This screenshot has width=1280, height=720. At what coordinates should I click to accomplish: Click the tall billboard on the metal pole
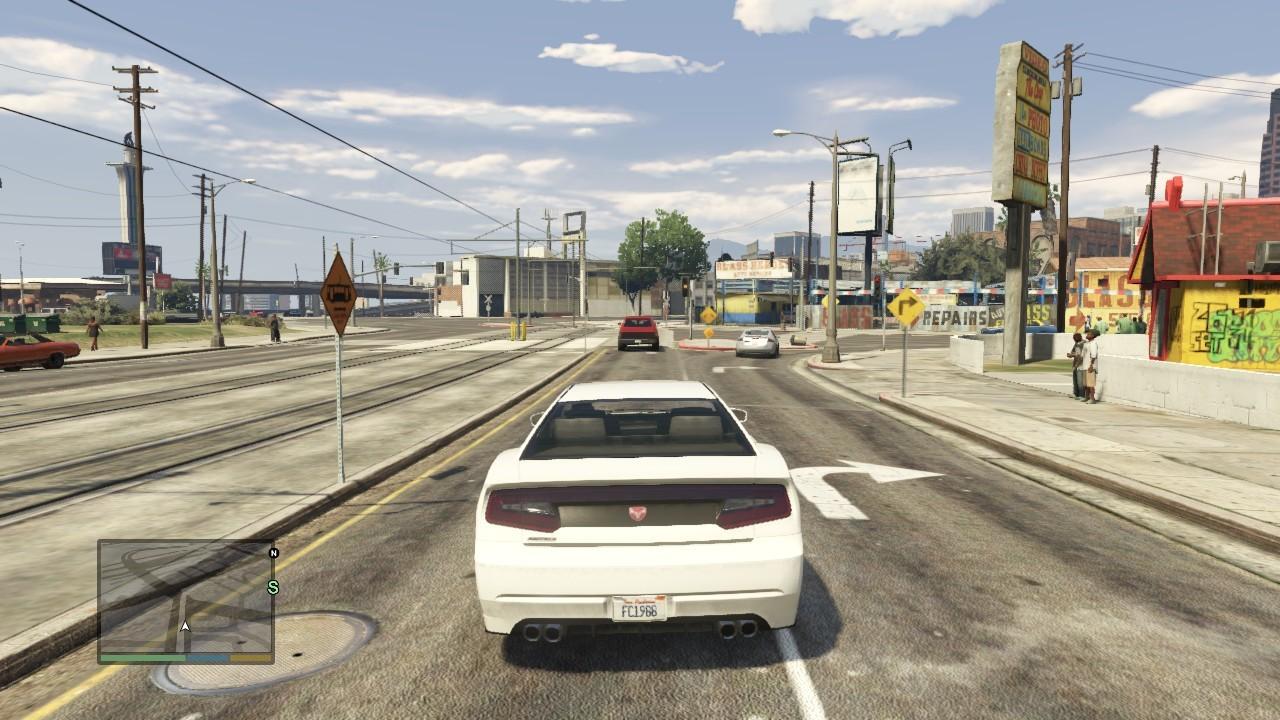pos(858,195)
